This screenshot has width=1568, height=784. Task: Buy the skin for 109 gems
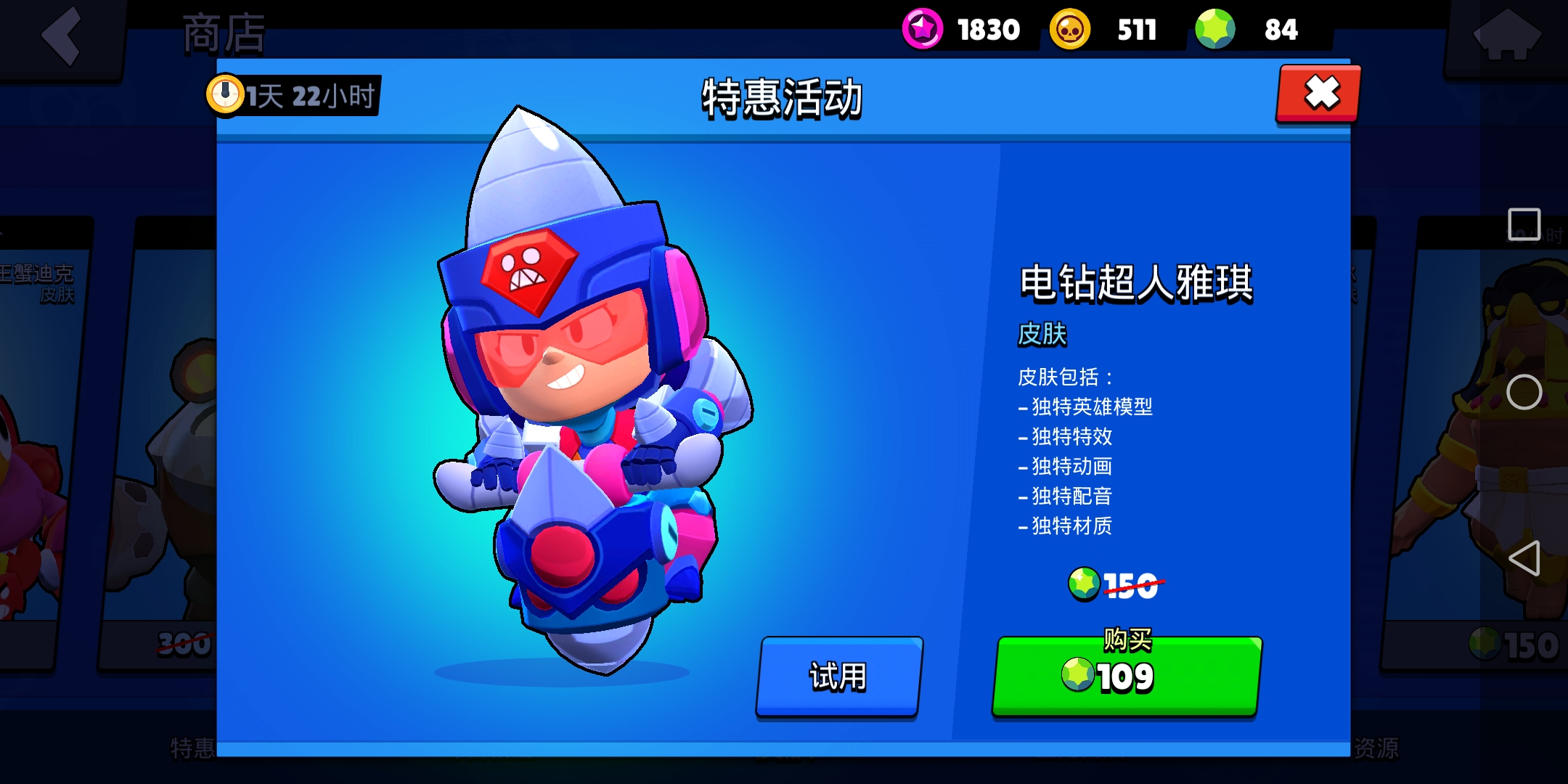click(1123, 675)
